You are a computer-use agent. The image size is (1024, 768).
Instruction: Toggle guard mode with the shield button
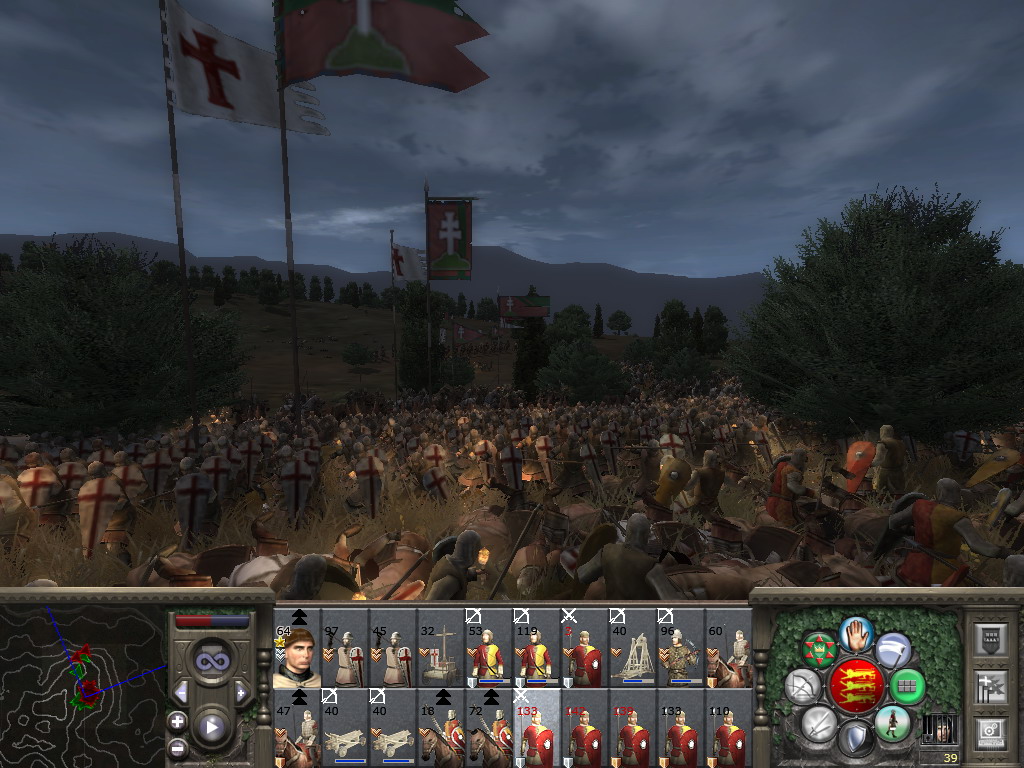856,739
